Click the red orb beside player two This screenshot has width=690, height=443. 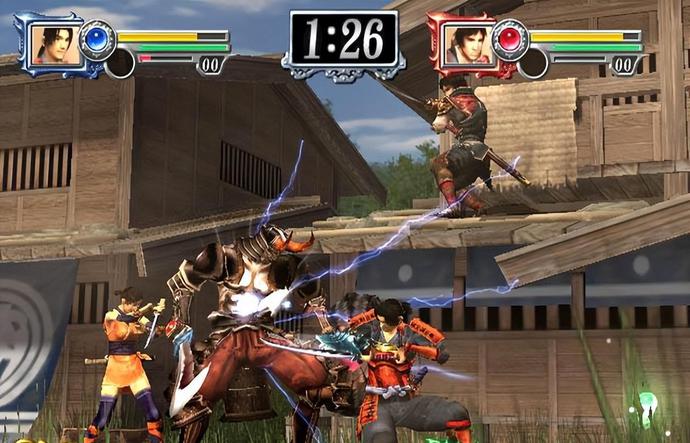point(509,39)
